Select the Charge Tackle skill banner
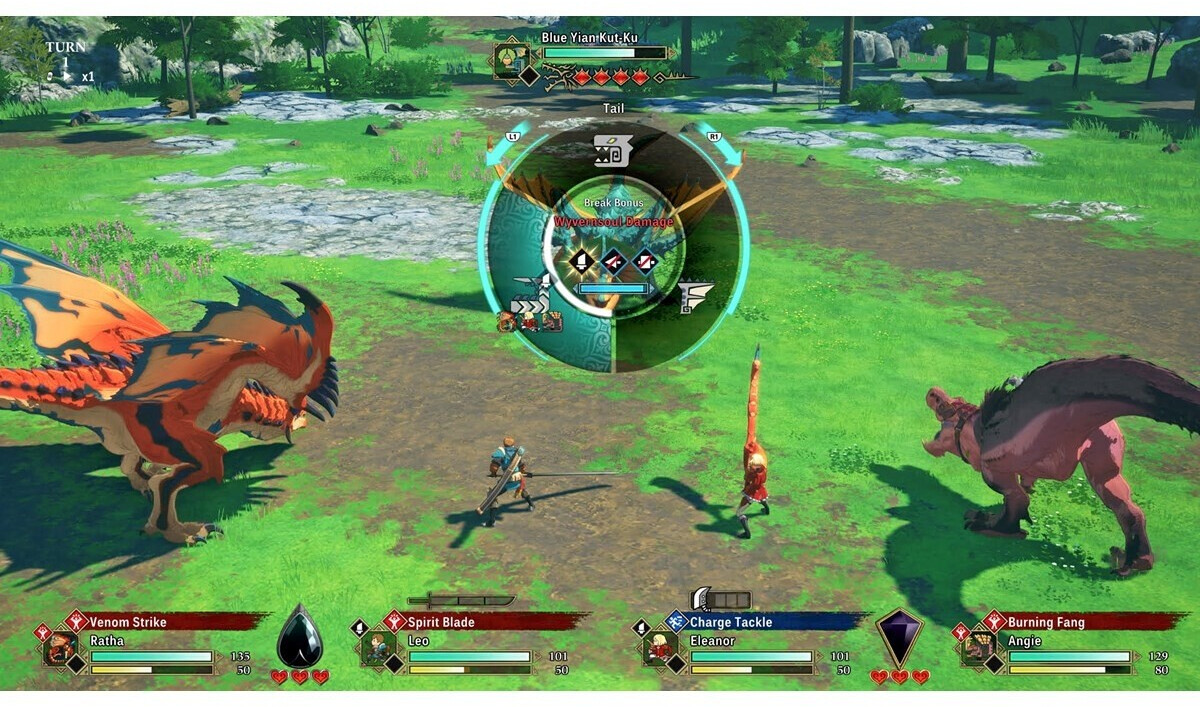This screenshot has height=707, width=1200. click(x=765, y=622)
